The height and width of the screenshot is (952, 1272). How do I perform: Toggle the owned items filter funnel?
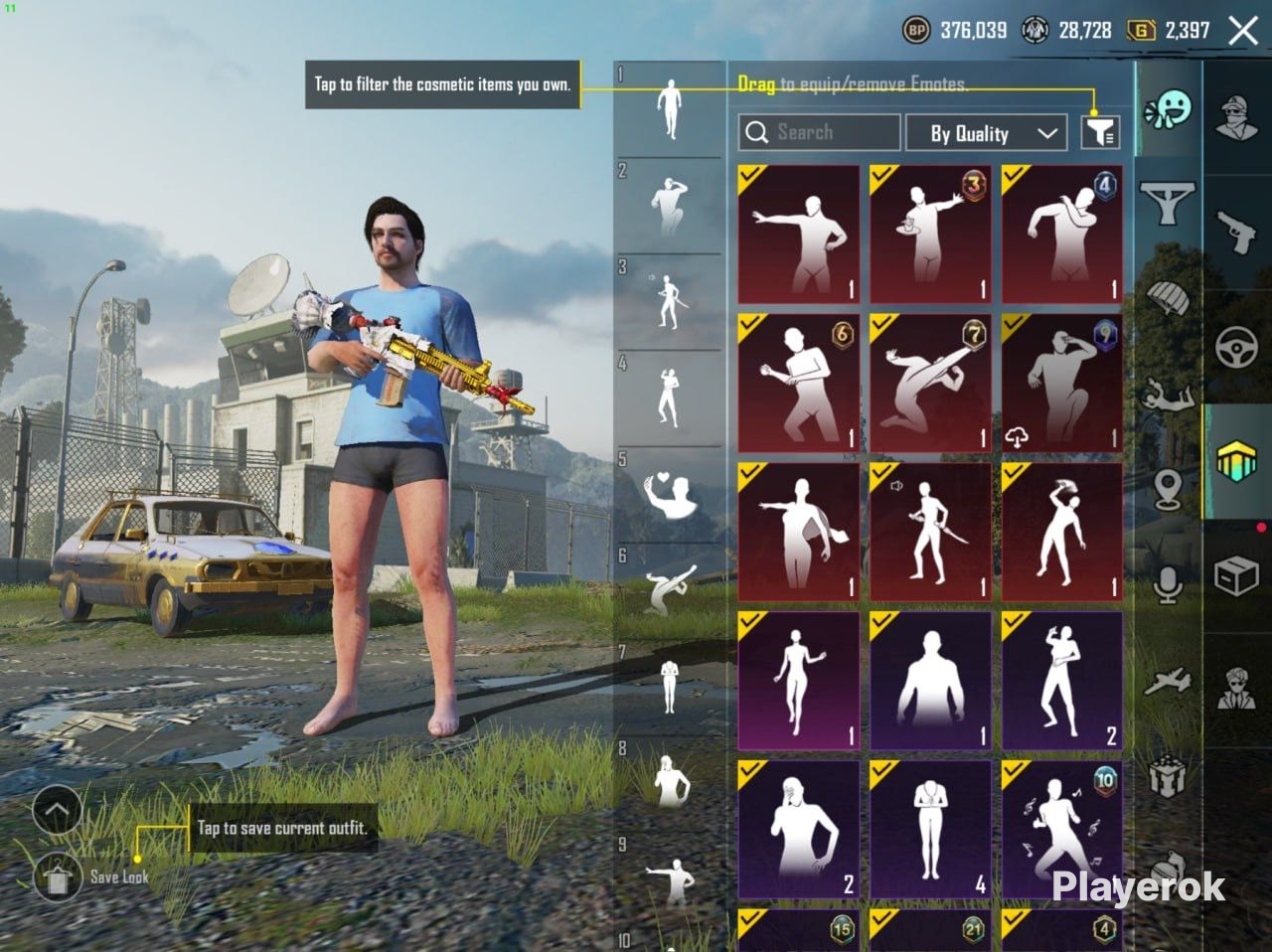coord(1100,132)
